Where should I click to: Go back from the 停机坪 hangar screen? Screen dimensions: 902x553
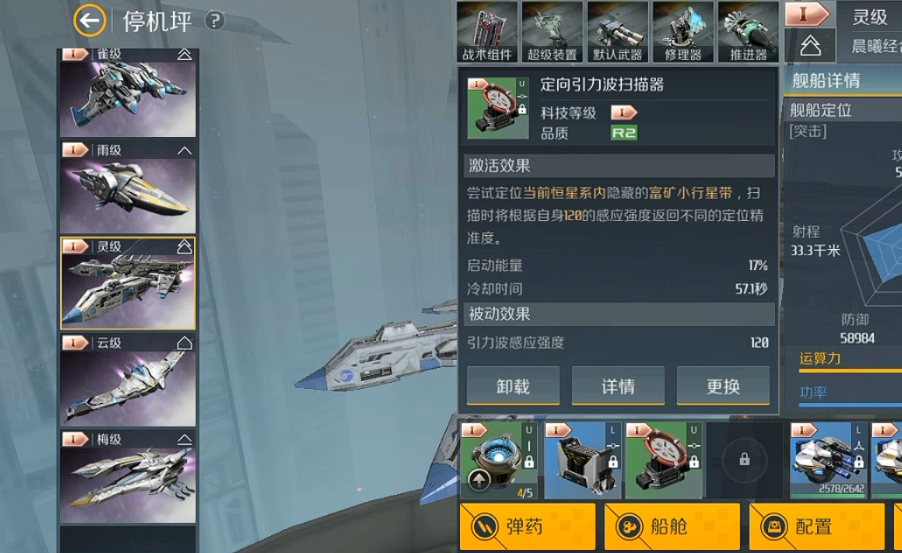(90, 20)
